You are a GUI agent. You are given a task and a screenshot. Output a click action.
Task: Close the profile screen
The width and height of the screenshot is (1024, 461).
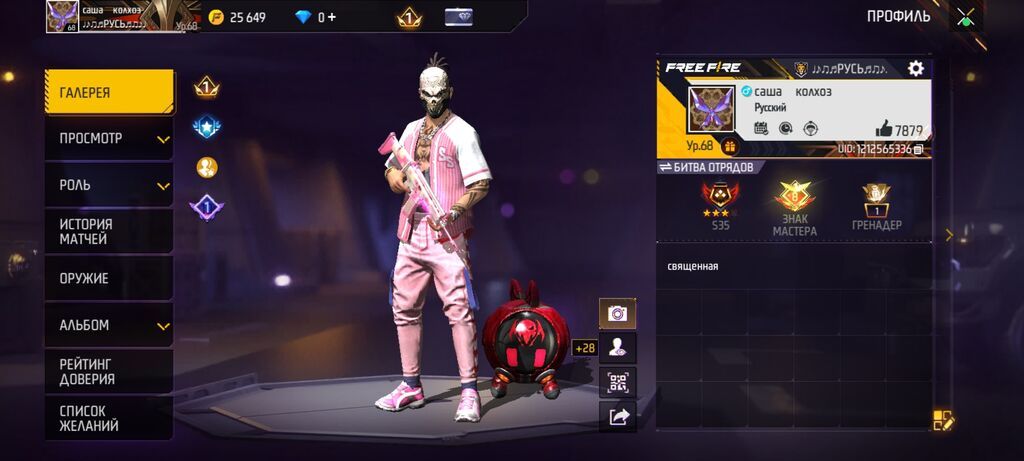(965, 17)
